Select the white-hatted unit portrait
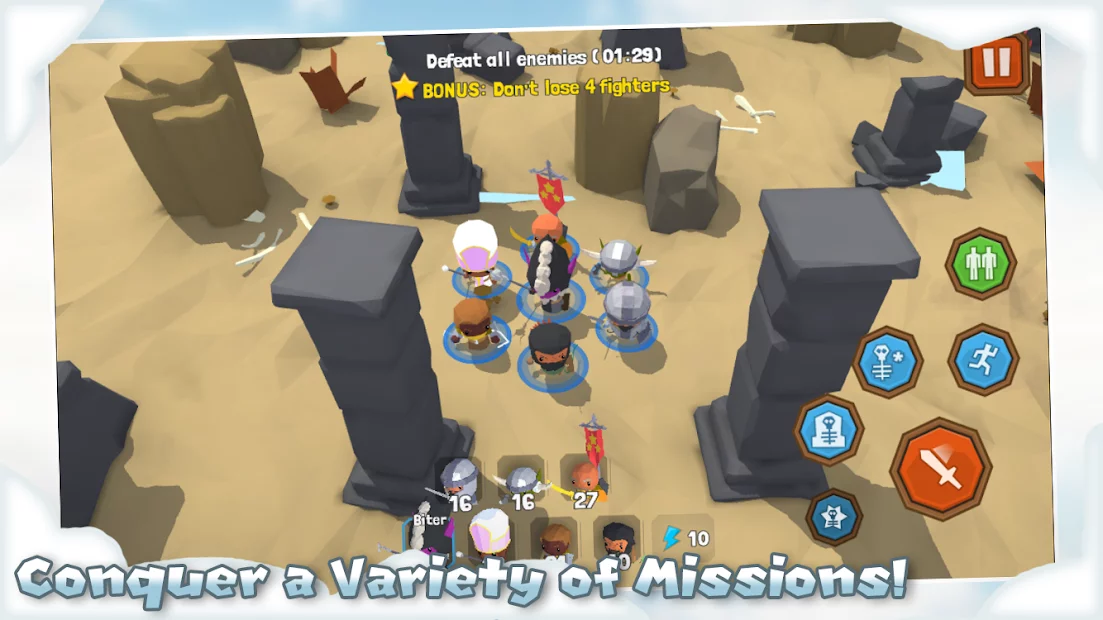This screenshot has width=1103, height=620. pos(490,535)
